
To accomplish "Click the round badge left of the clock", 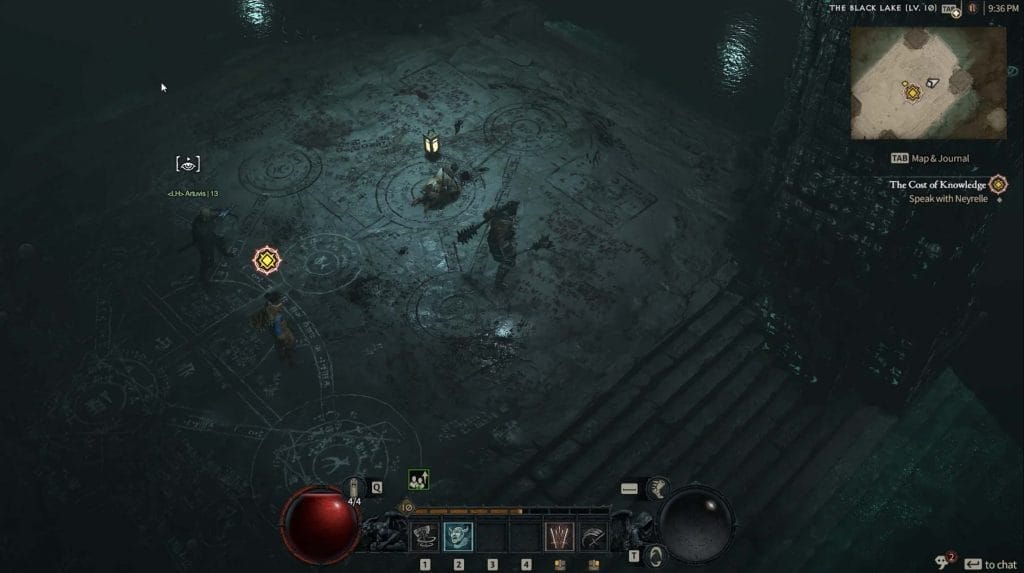I will (x=970, y=8).
